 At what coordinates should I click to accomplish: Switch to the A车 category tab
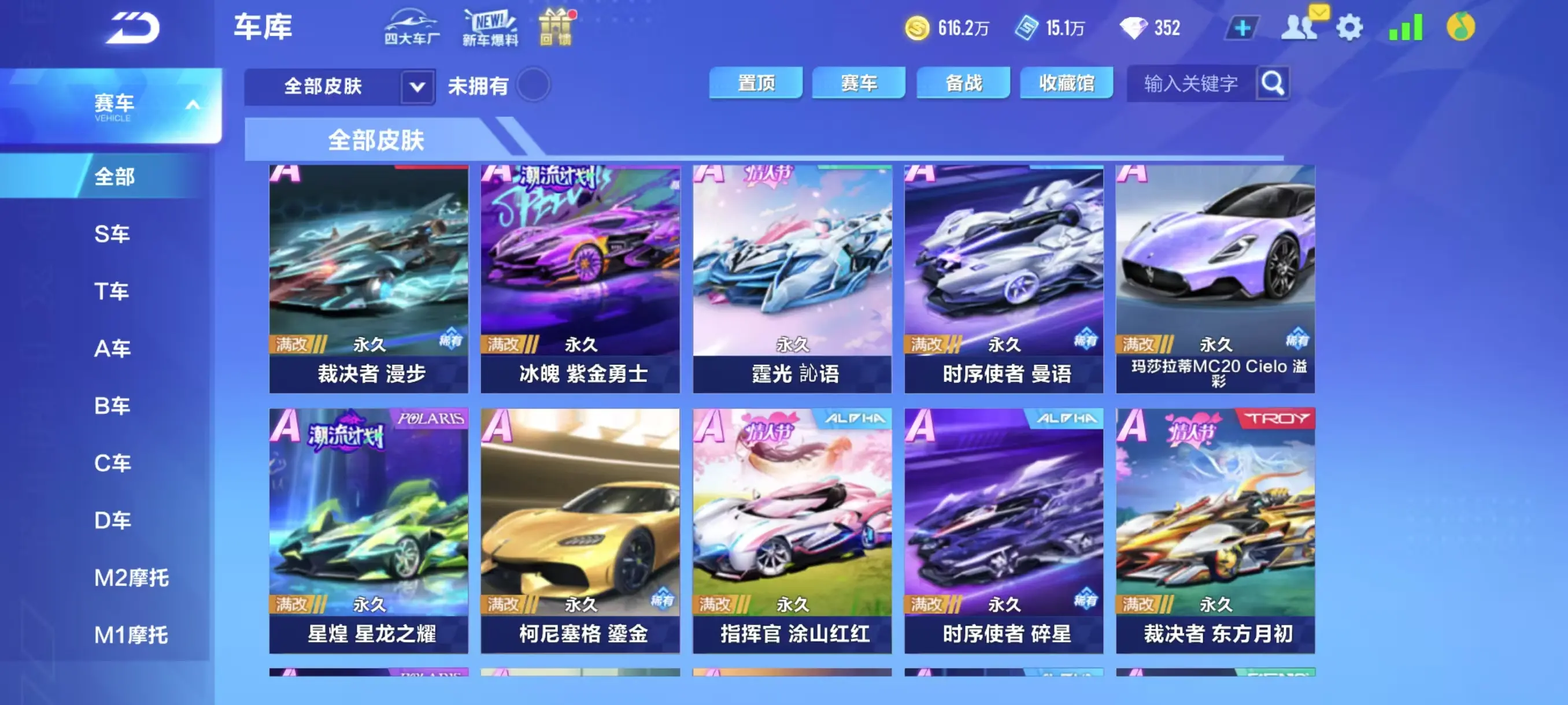click(x=113, y=348)
